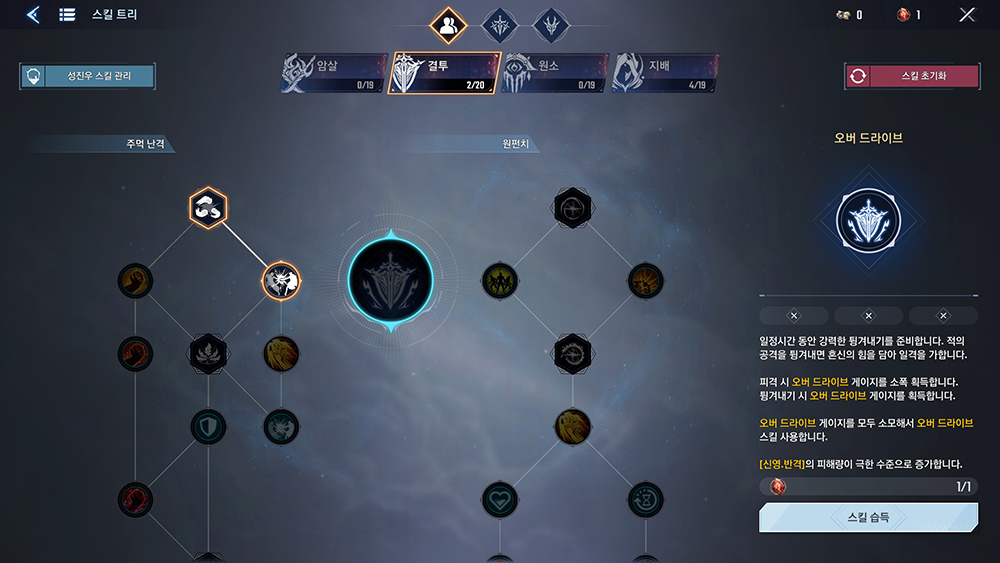Screen dimensions: 1000x563
Task: Choose the character silhouette top tab
Action: pos(448,25)
